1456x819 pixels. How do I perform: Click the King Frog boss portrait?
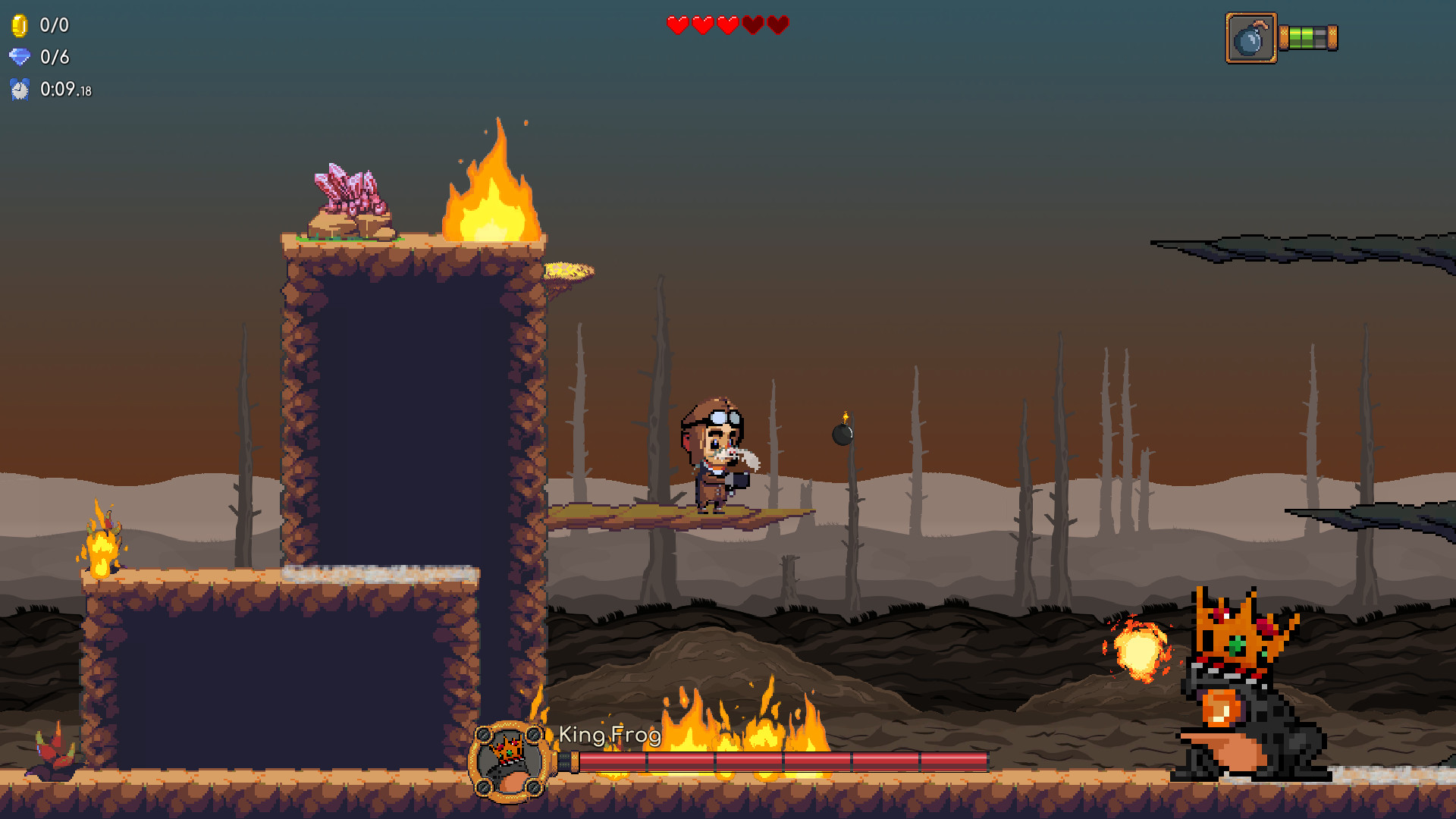(x=509, y=761)
